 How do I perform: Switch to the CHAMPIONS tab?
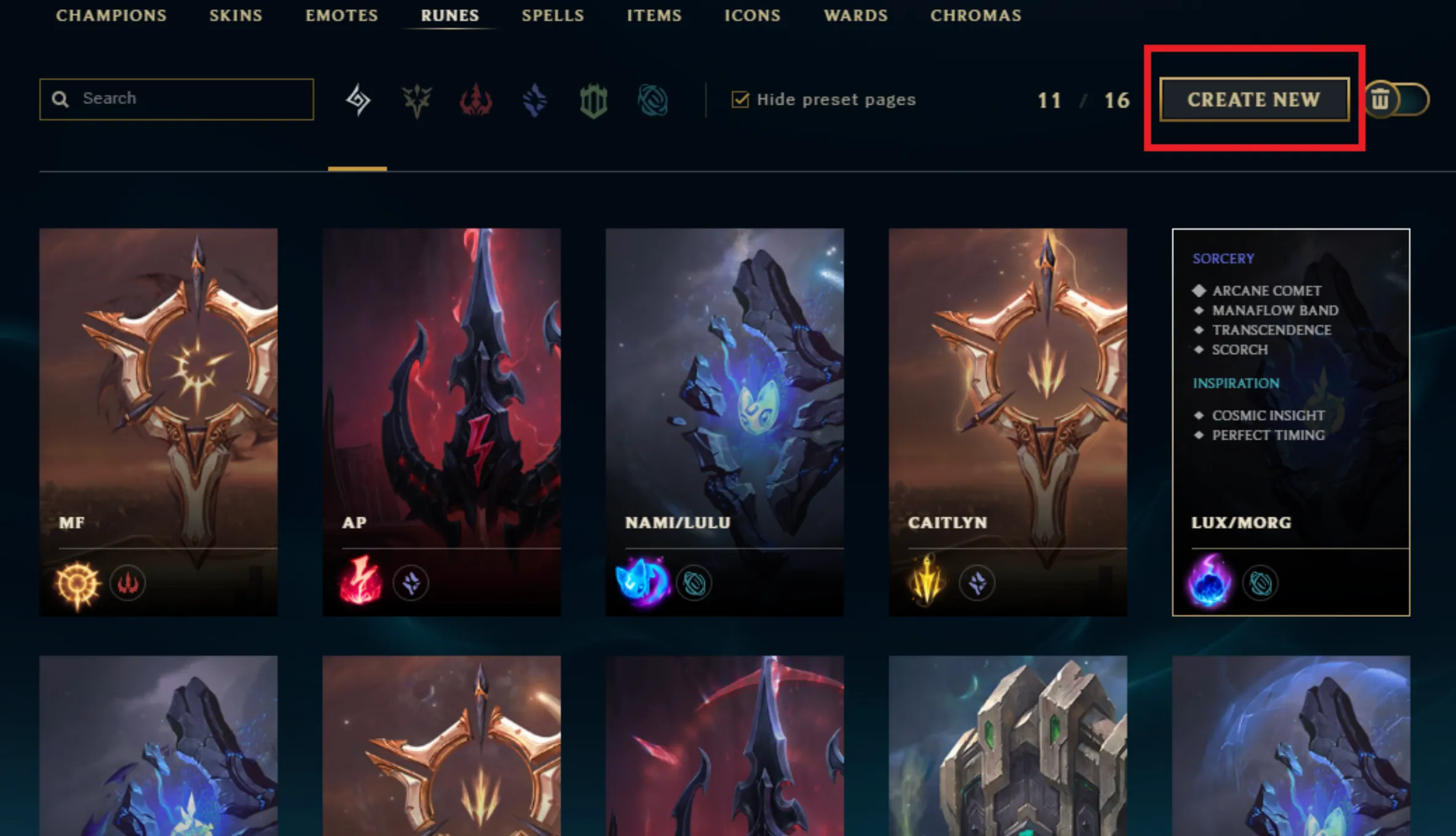point(111,15)
